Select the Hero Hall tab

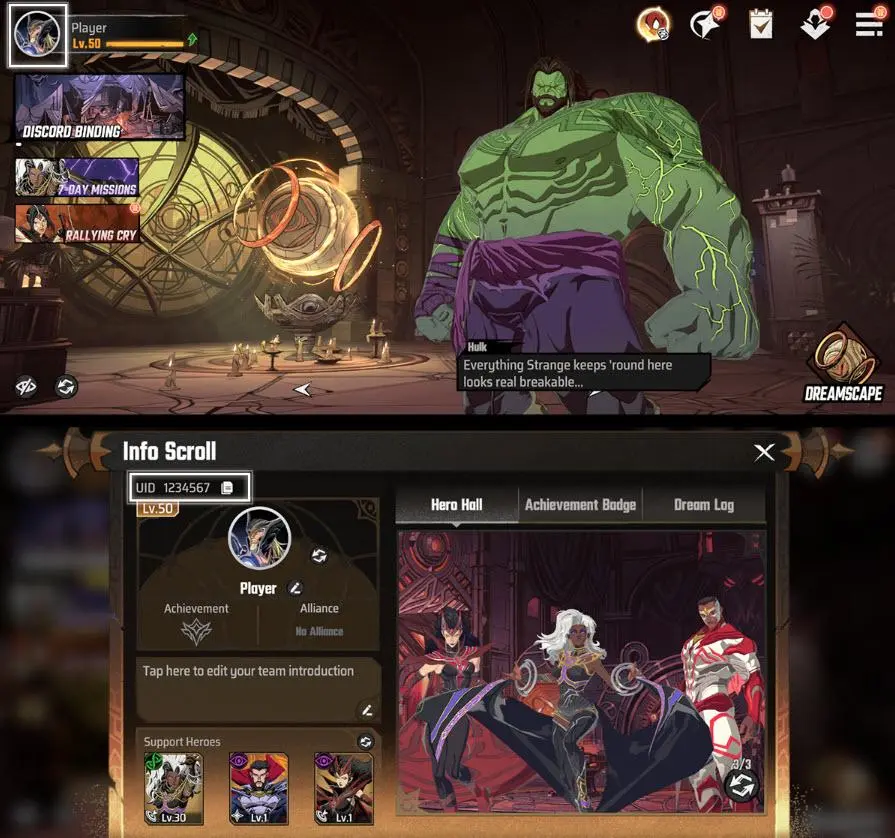[456, 505]
